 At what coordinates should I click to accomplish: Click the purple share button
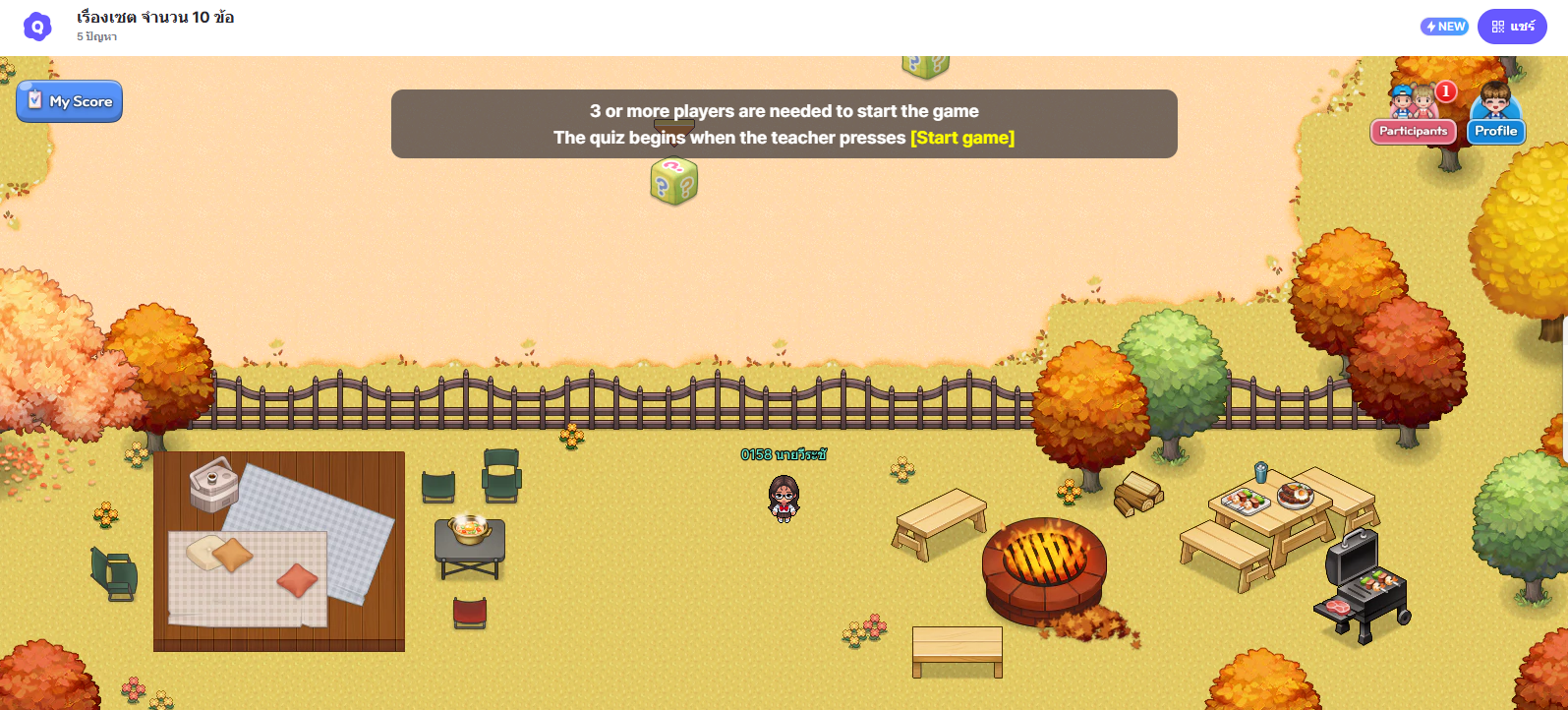click(x=1512, y=27)
